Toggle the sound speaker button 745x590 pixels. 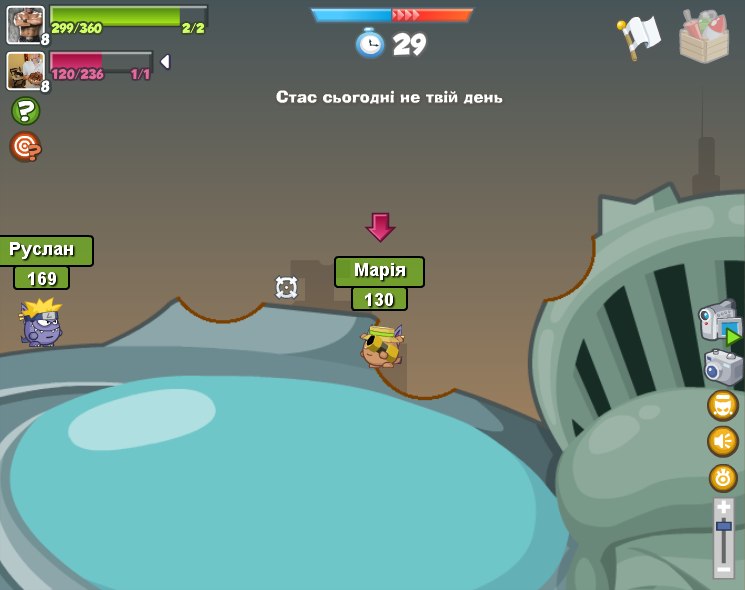tap(723, 441)
